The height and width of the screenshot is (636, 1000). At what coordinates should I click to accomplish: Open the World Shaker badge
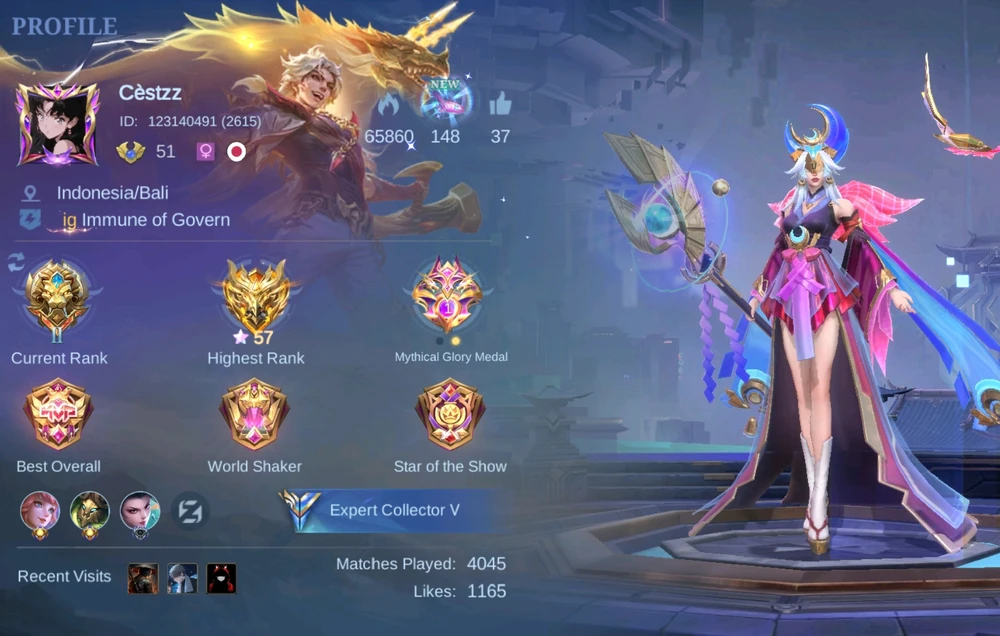(x=254, y=415)
